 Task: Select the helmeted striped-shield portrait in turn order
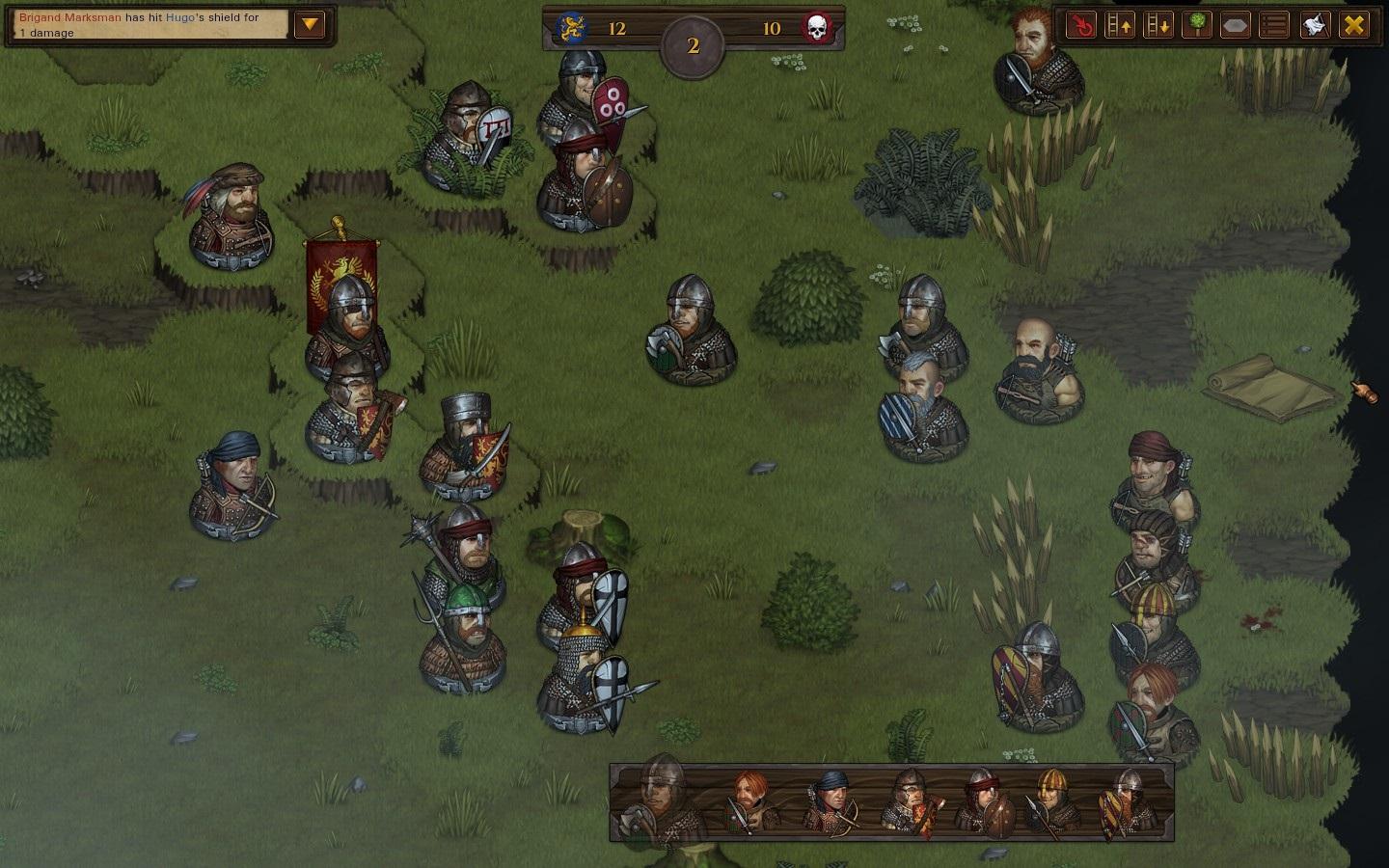point(1125,801)
